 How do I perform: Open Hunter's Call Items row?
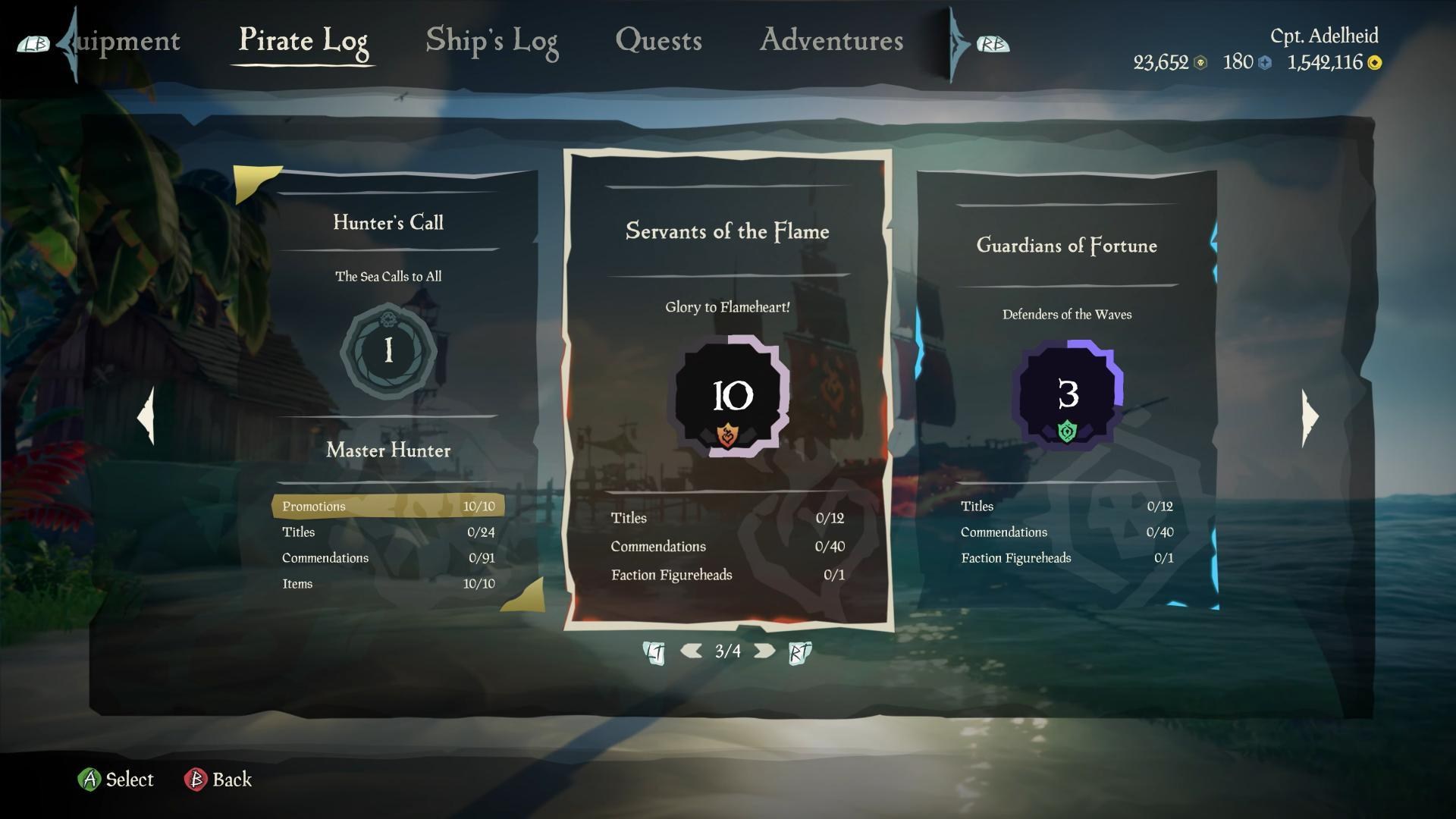pyautogui.click(x=388, y=584)
